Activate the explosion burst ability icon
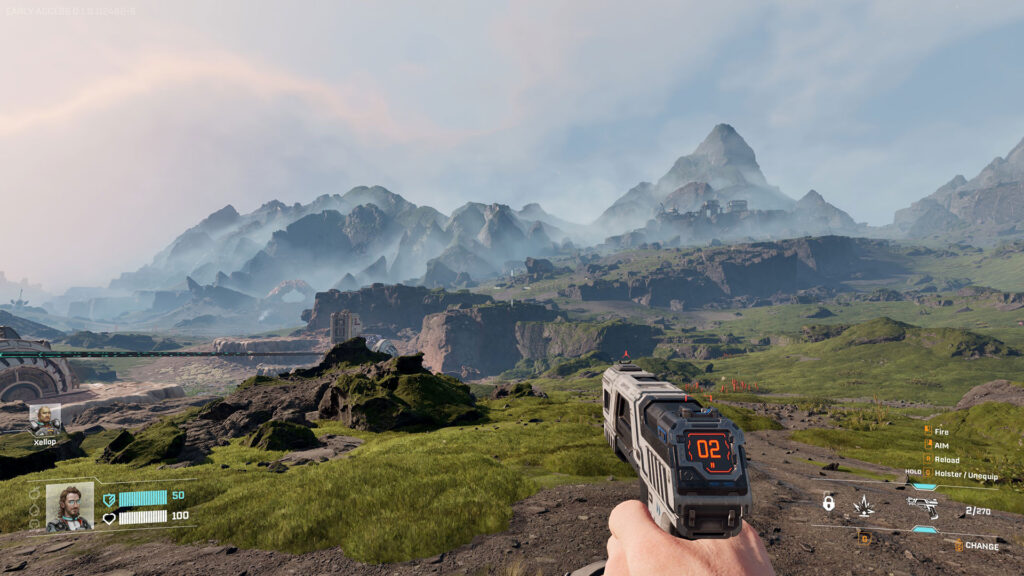 [863, 506]
